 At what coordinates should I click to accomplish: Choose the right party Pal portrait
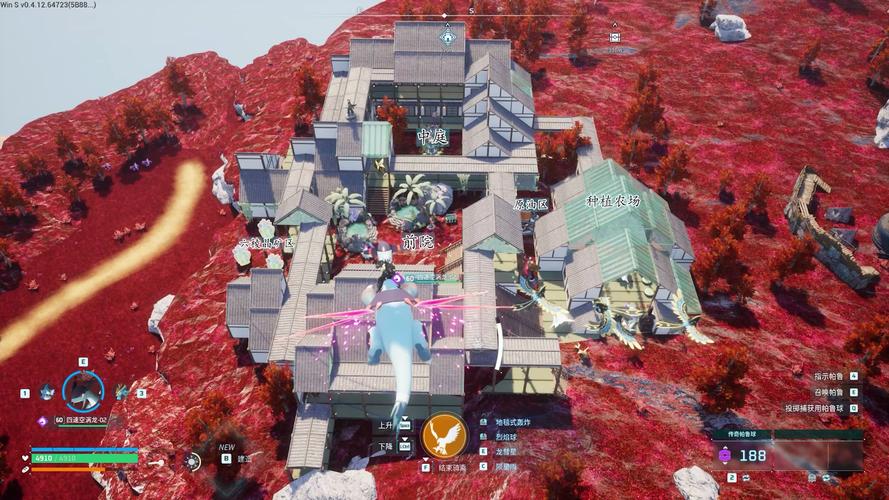tap(121, 393)
